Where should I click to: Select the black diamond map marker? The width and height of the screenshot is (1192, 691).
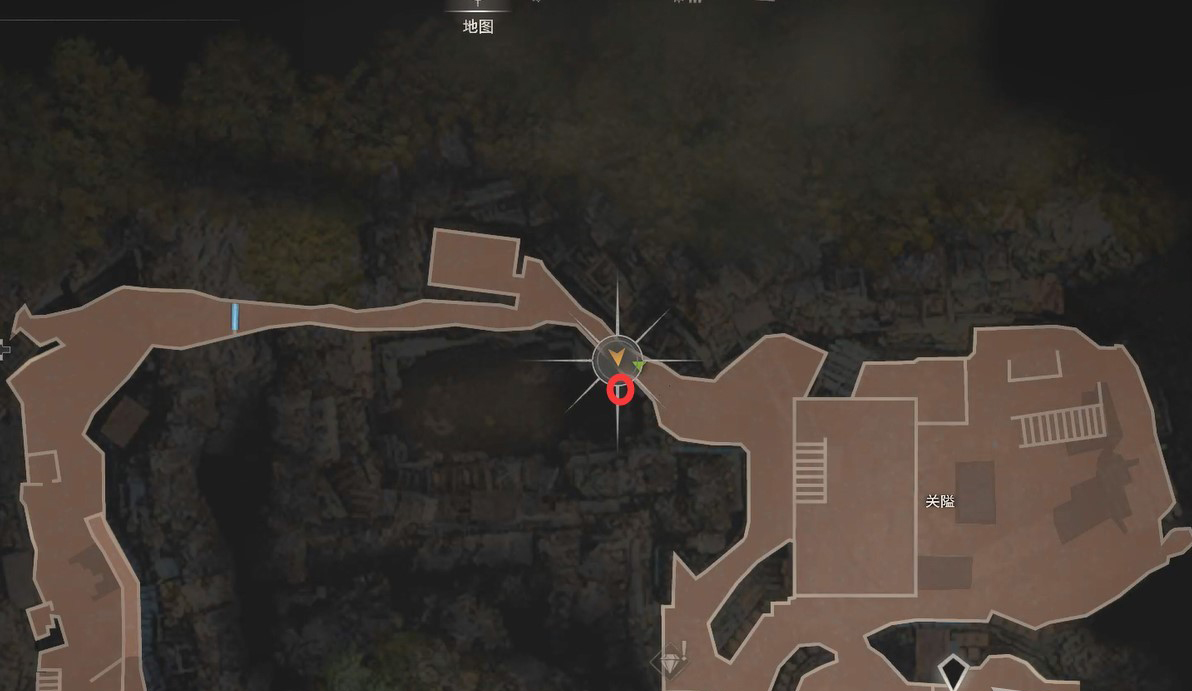pos(953,671)
